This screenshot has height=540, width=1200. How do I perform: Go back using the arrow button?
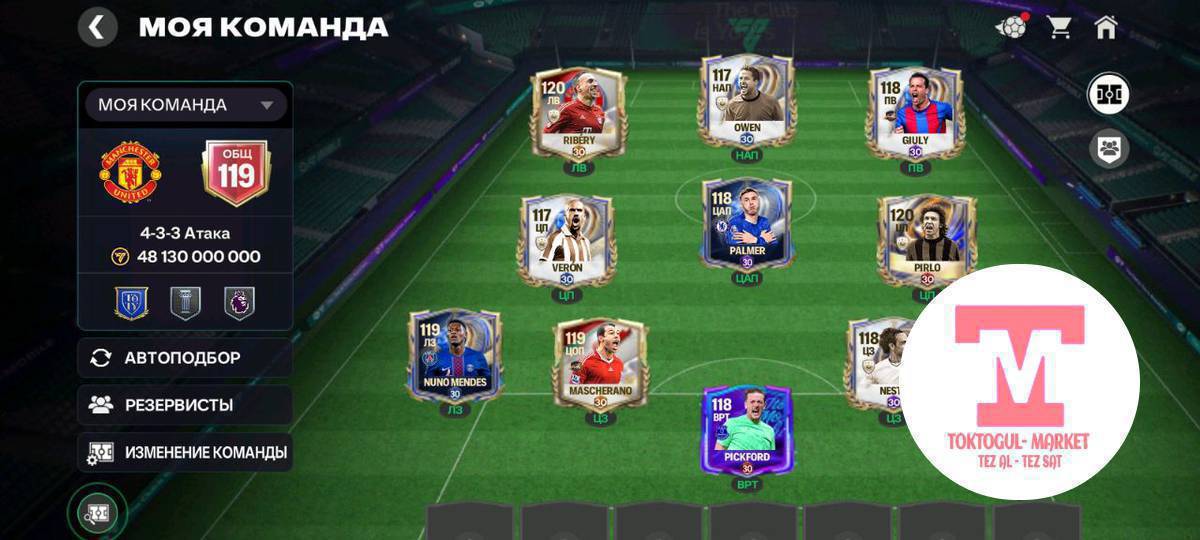pos(97,27)
